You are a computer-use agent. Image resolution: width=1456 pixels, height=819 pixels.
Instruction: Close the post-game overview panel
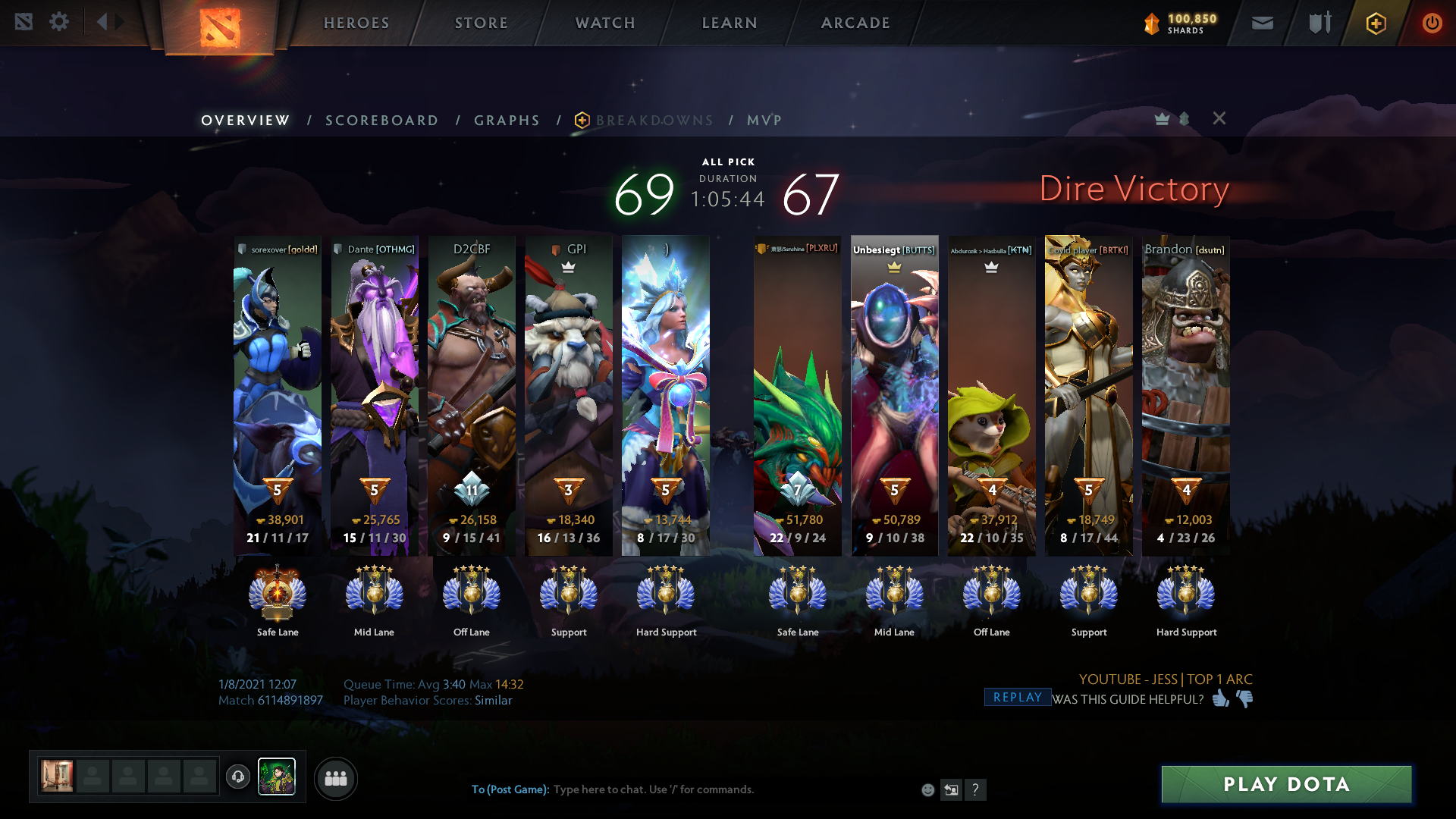1219,118
